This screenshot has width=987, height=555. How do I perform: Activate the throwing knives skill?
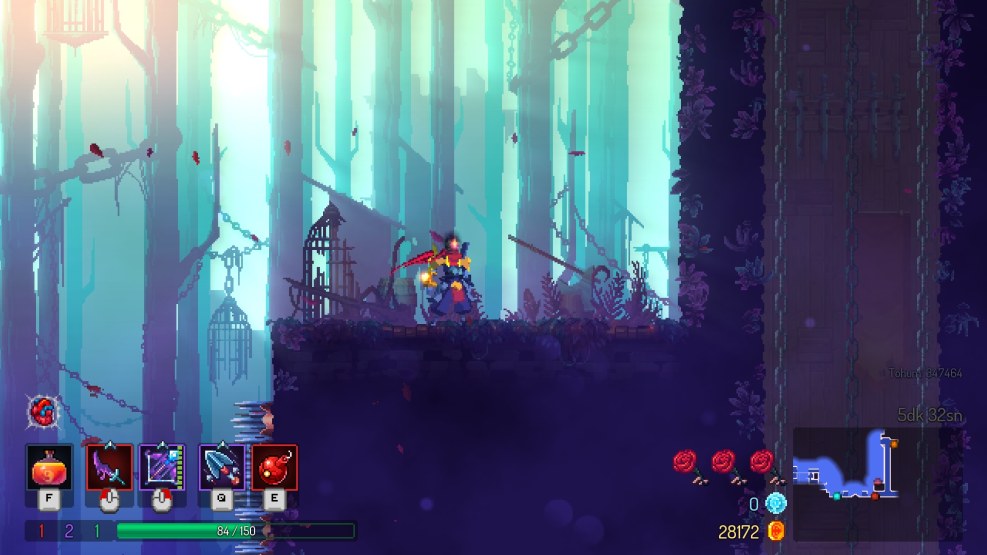[x=221, y=467]
